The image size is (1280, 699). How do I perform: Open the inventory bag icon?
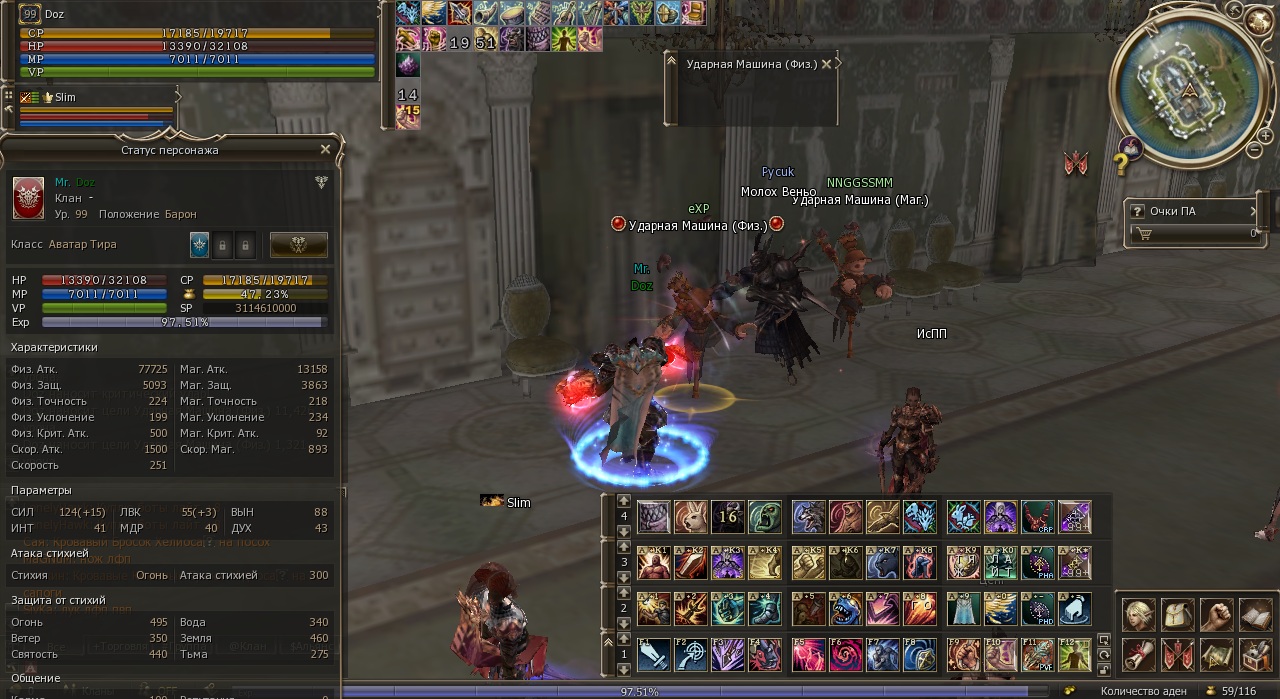[1178, 615]
